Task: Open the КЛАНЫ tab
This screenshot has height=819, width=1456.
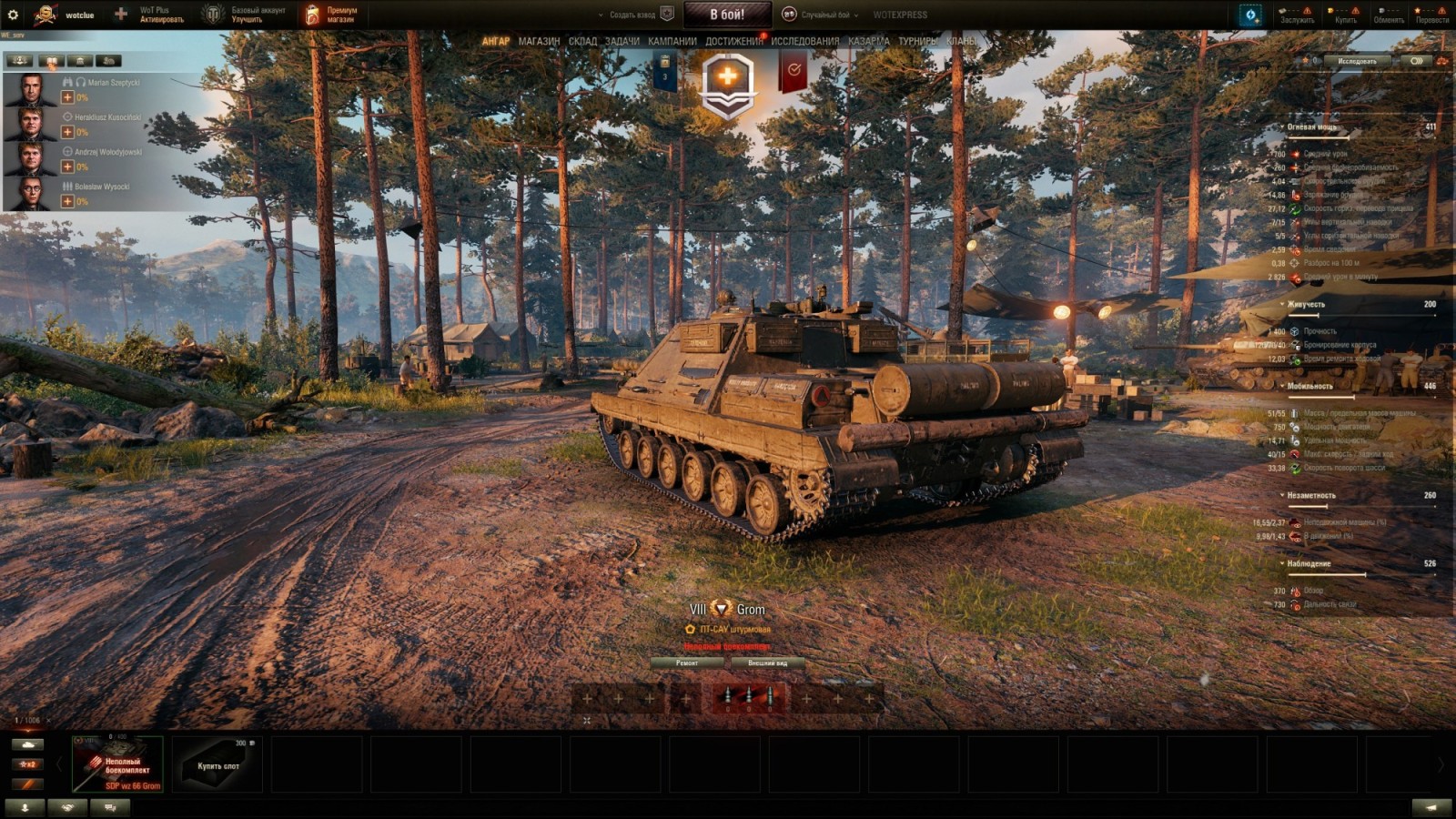Action: point(961,42)
